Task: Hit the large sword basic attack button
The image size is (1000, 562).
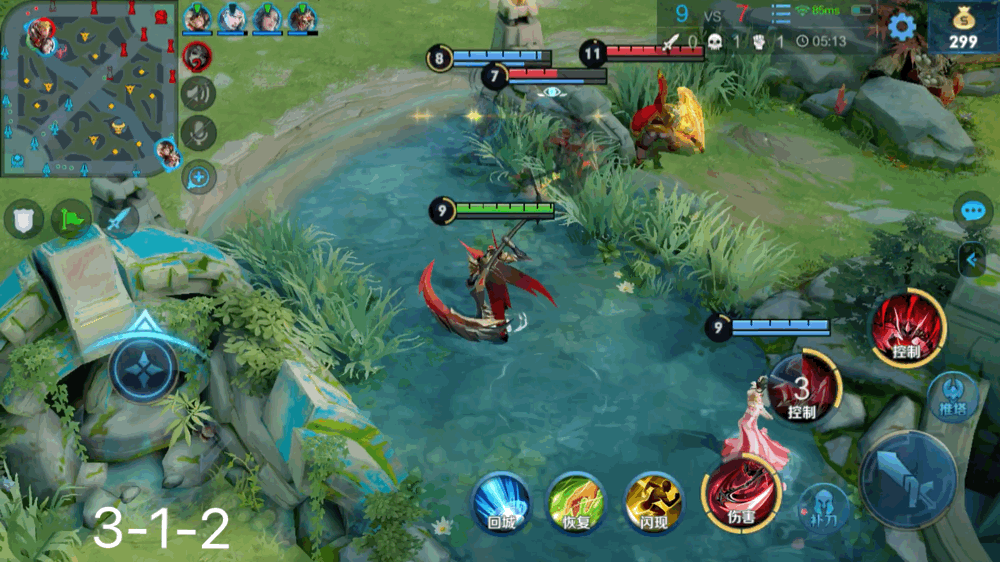Action: (908, 479)
